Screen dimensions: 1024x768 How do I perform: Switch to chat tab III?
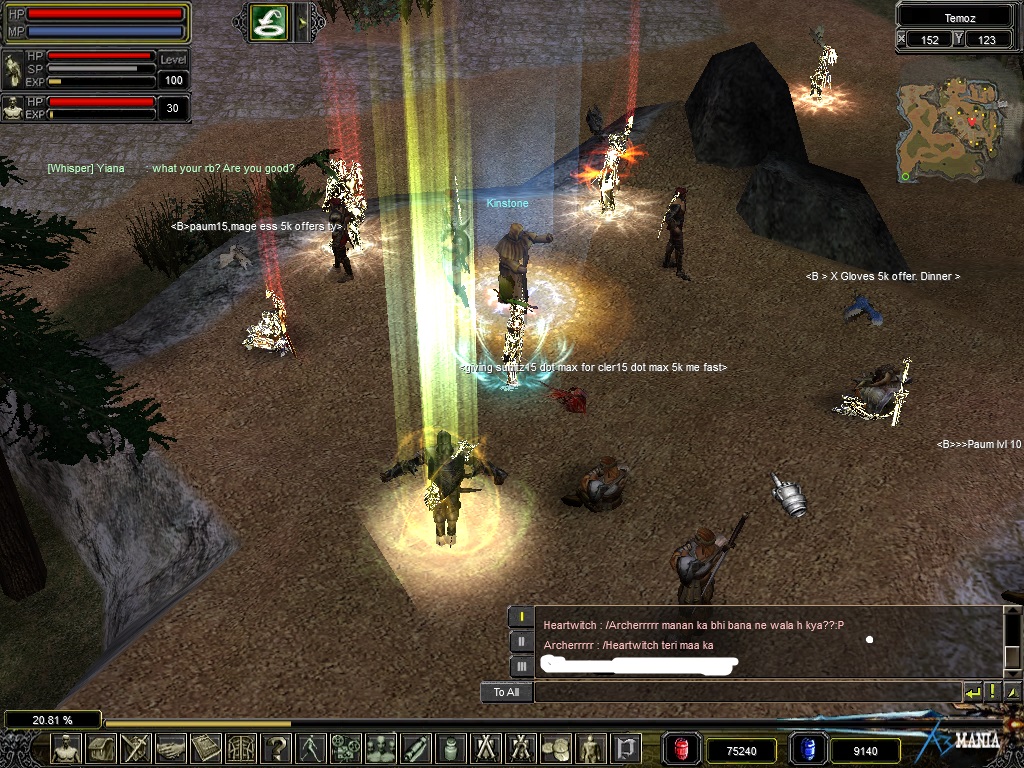pyautogui.click(x=521, y=666)
